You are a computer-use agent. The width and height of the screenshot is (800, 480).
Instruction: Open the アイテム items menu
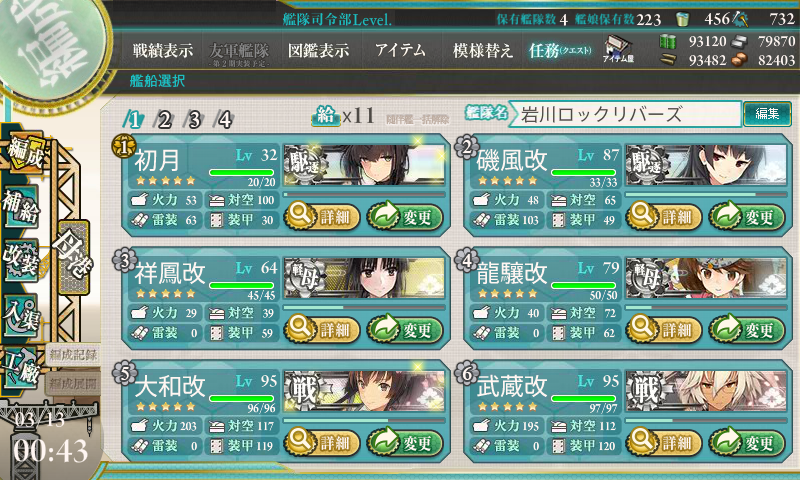[x=400, y=50]
